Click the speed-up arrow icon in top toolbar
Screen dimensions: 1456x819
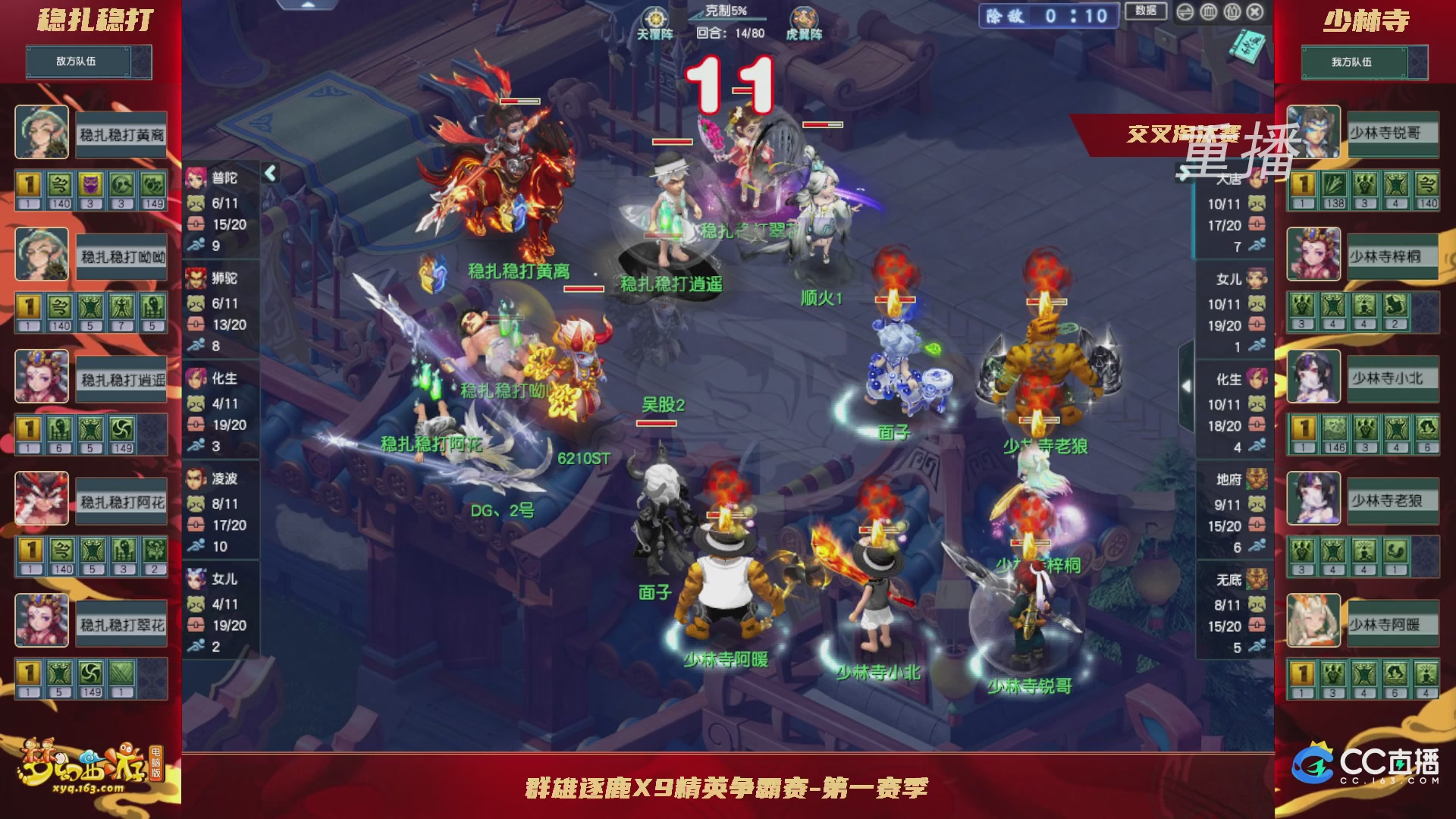[x=1185, y=13]
